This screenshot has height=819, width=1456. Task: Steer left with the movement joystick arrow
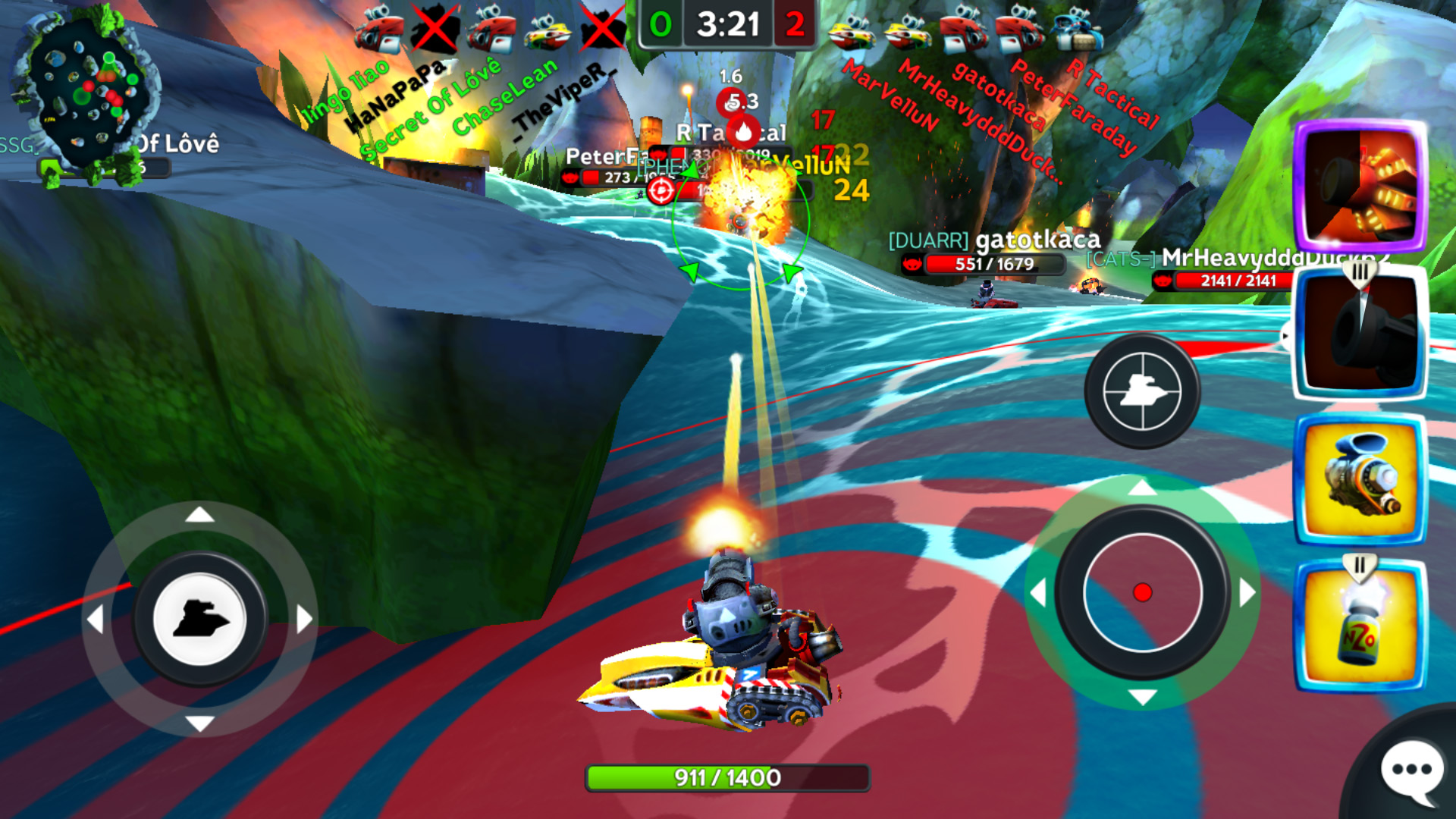95,620
